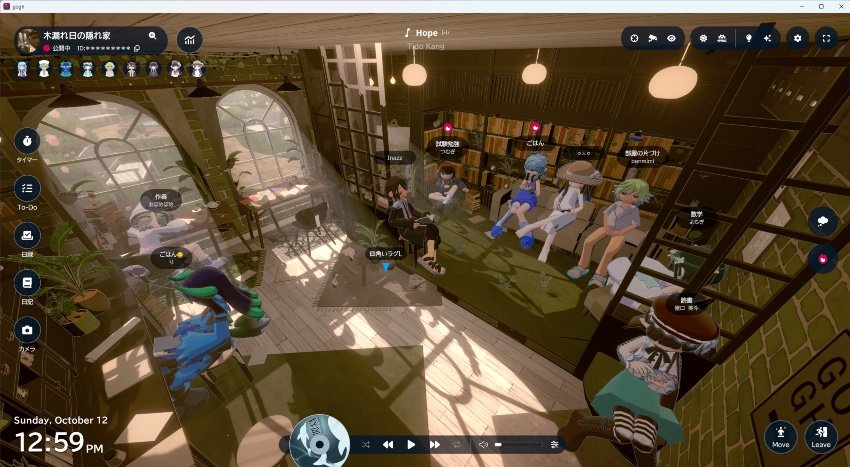Show the room statistics chart

coord(188,40)
